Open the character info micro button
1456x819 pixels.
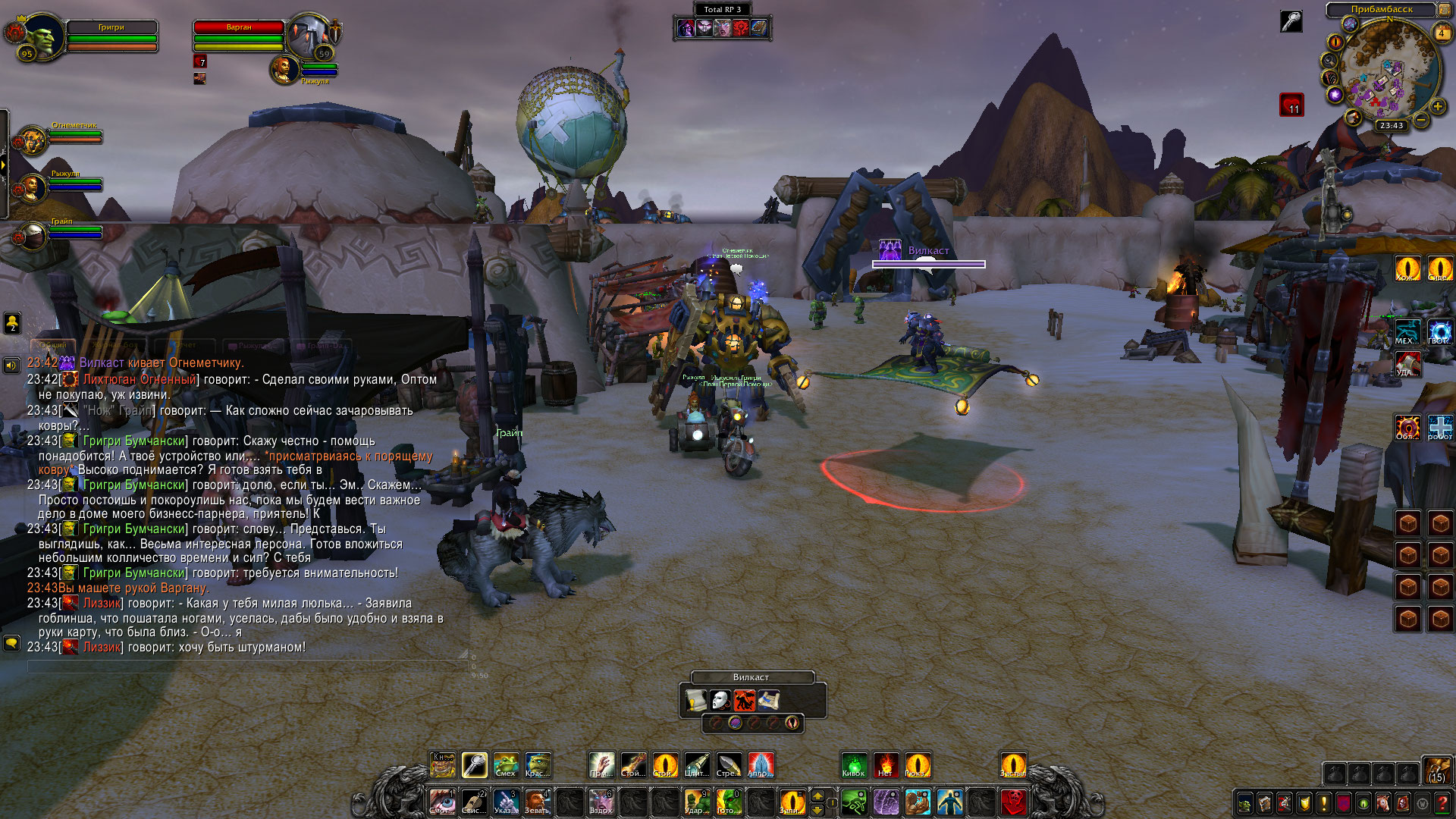tap(1244, 802)
